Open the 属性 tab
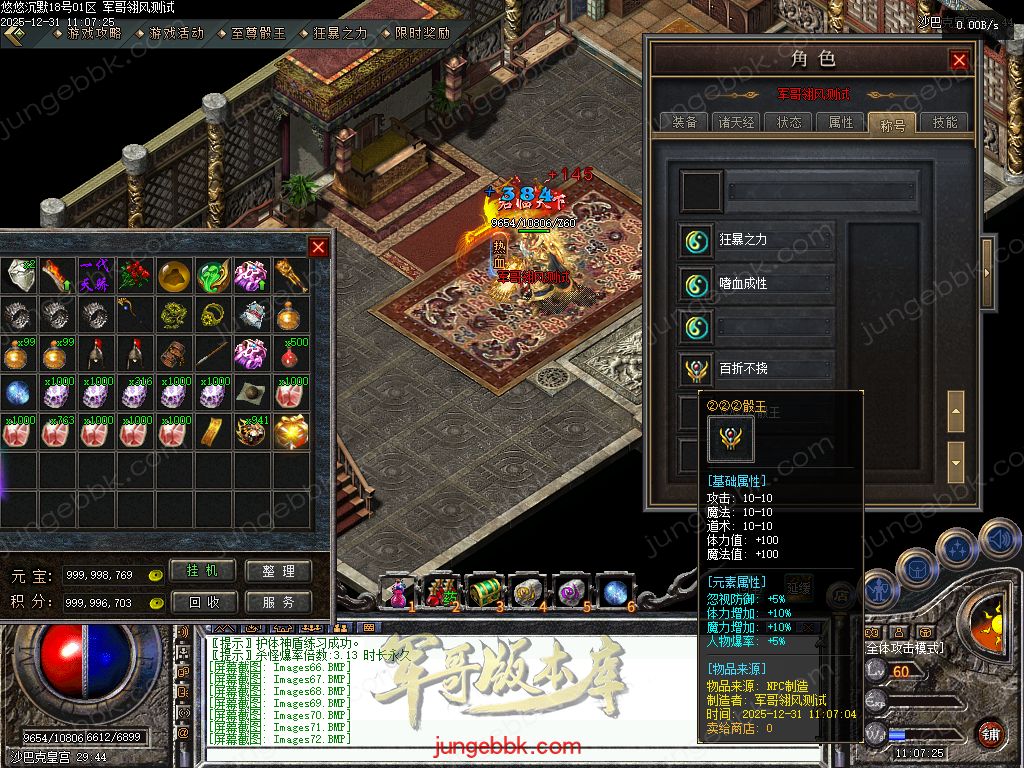 pos(841,122)
